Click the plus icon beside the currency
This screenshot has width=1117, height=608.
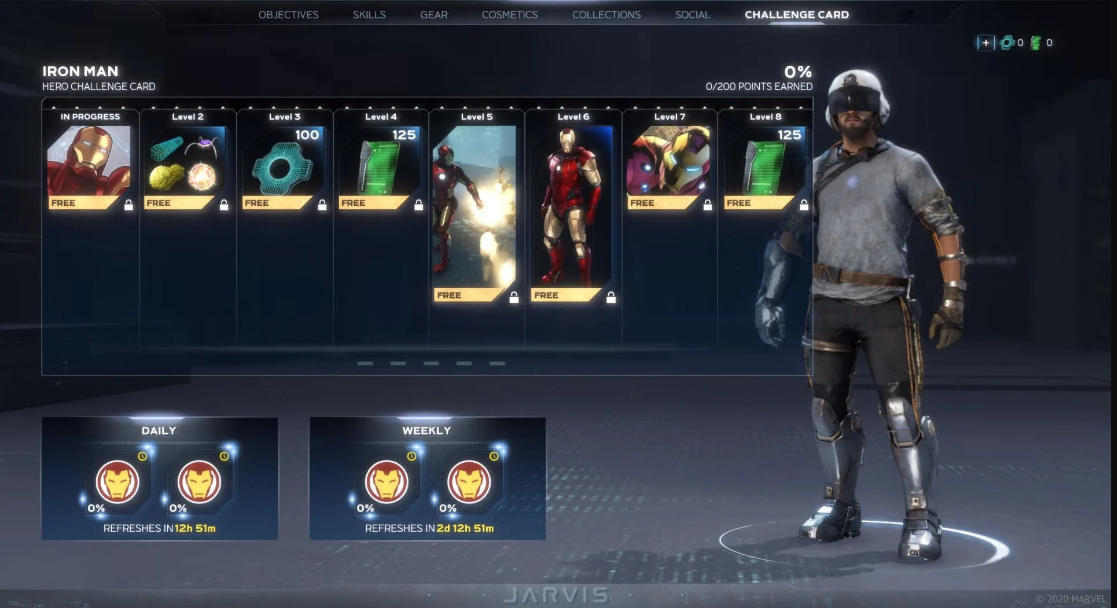click(985, 43)
